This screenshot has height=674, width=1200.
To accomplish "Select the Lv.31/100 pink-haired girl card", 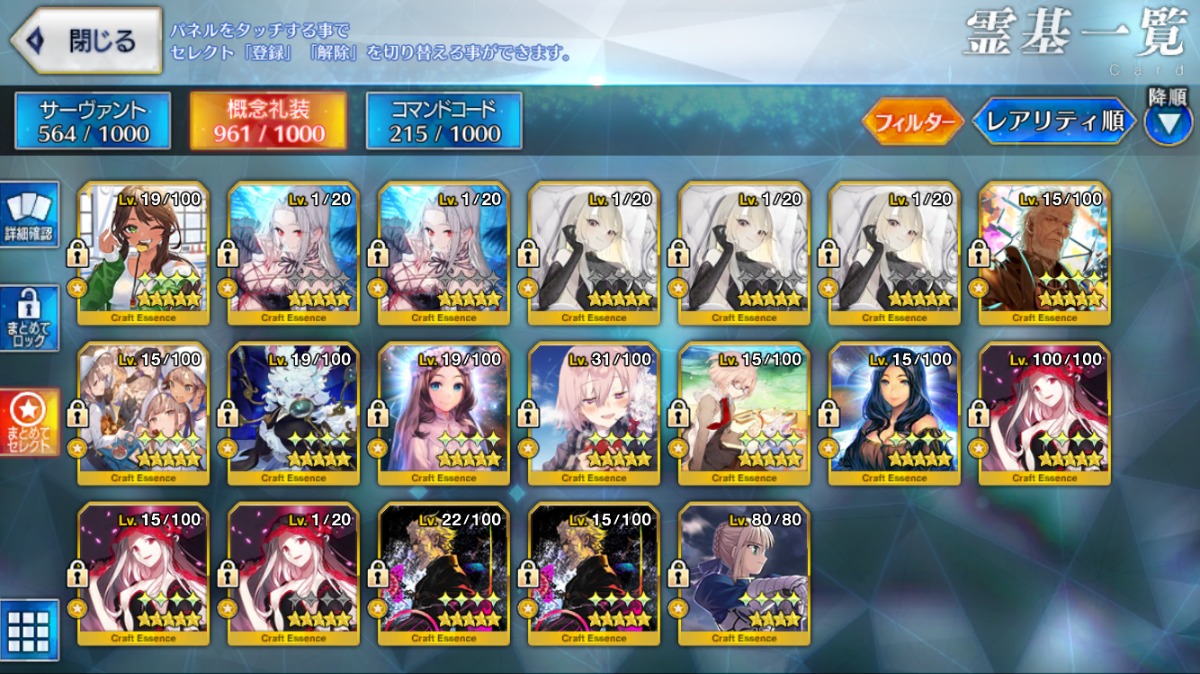I will [x=594, y=413].
